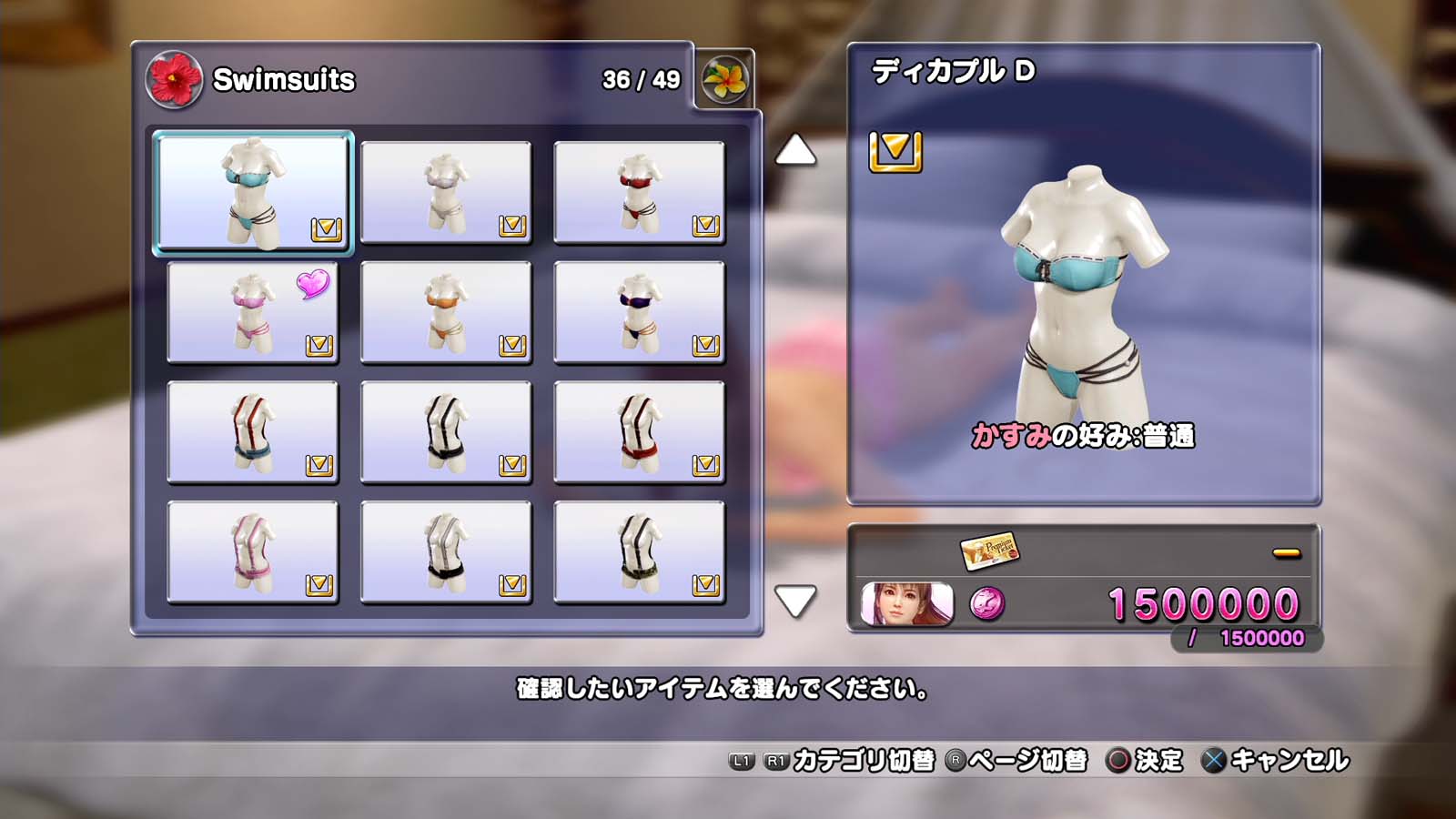
Task: Select the teal bandeau bikini swimsuit
Action: 253,192
